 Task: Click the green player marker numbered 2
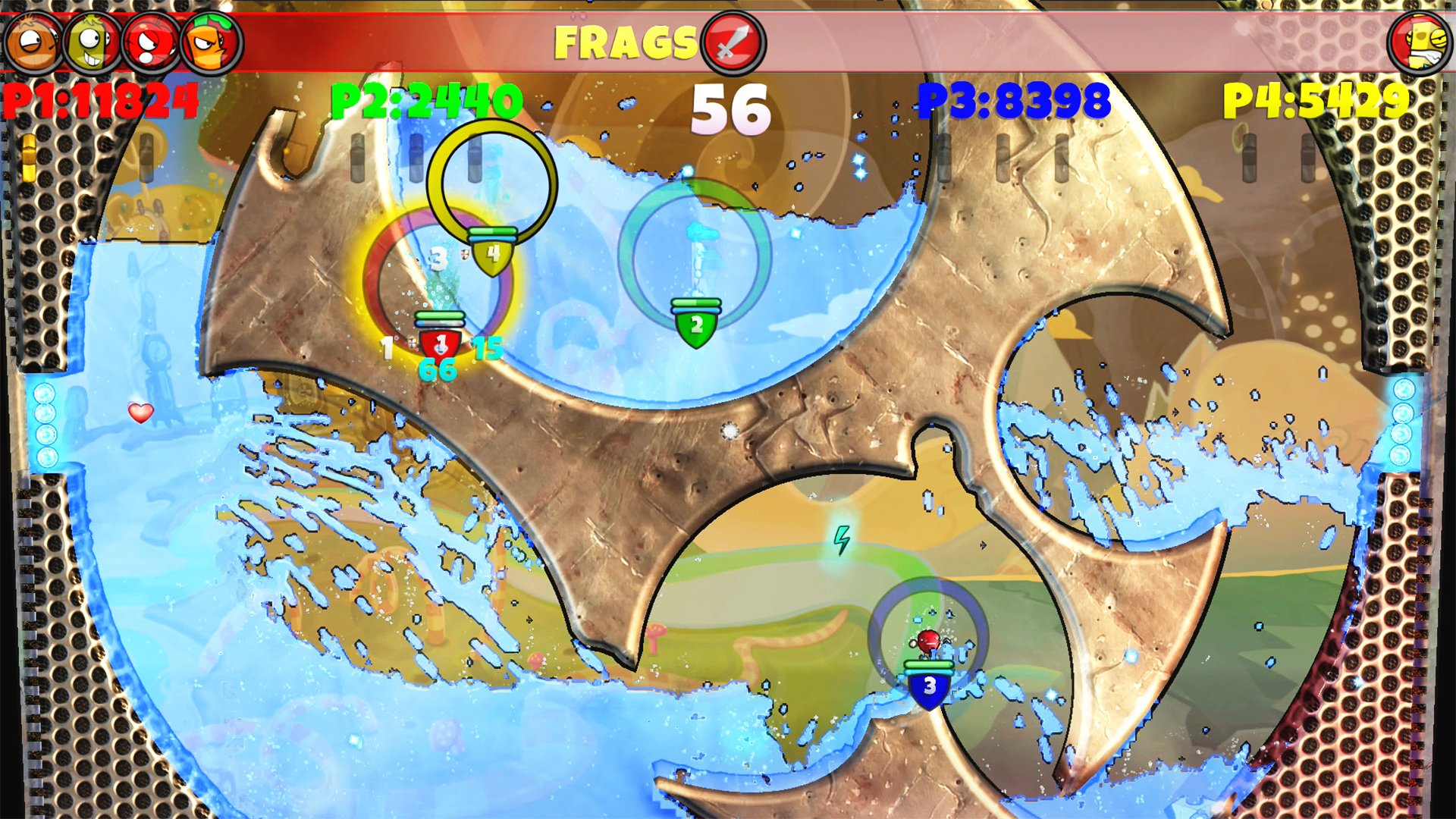pyautogui.click(x=696, y=324)
